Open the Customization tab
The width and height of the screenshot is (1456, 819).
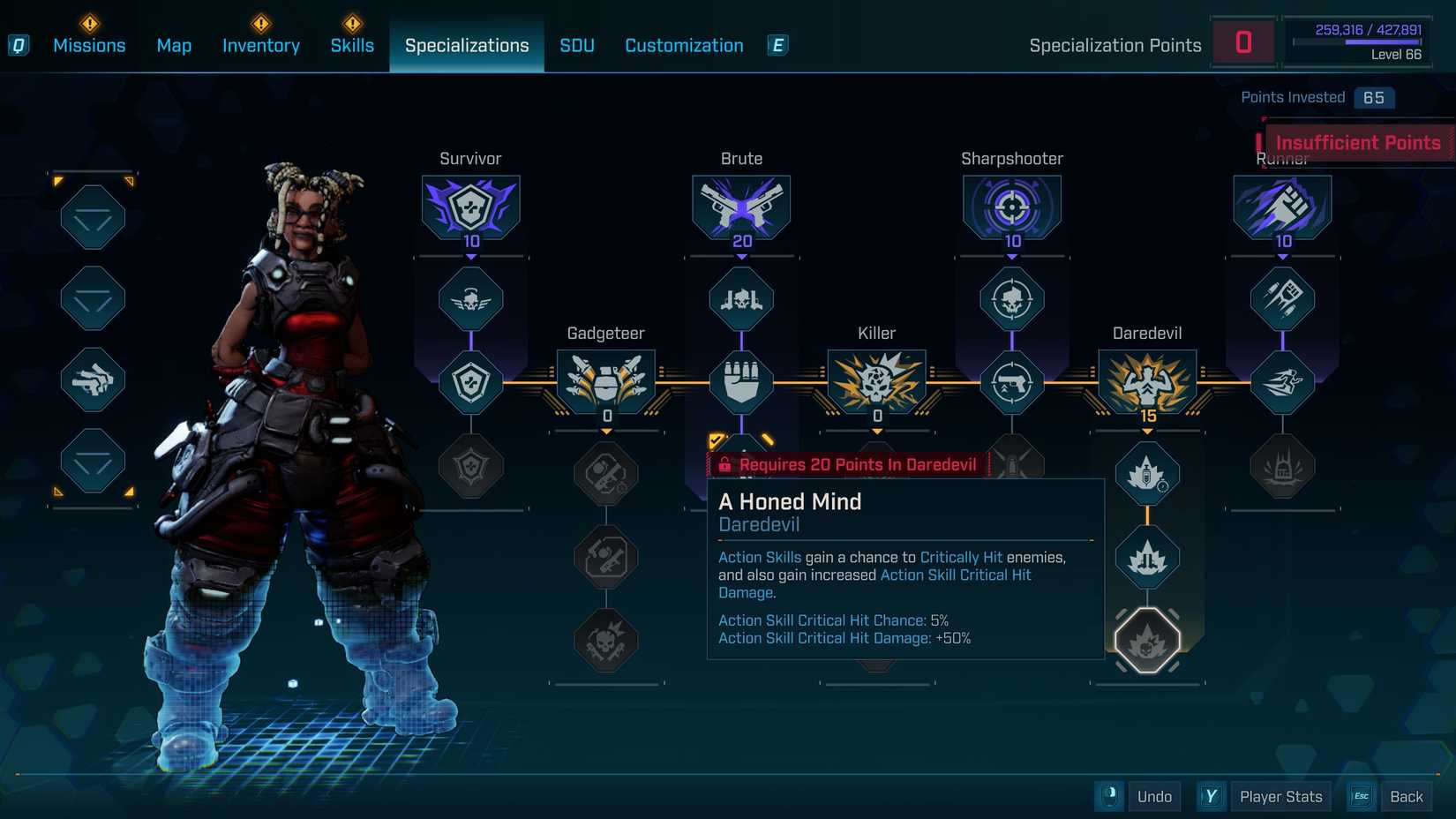684,45
